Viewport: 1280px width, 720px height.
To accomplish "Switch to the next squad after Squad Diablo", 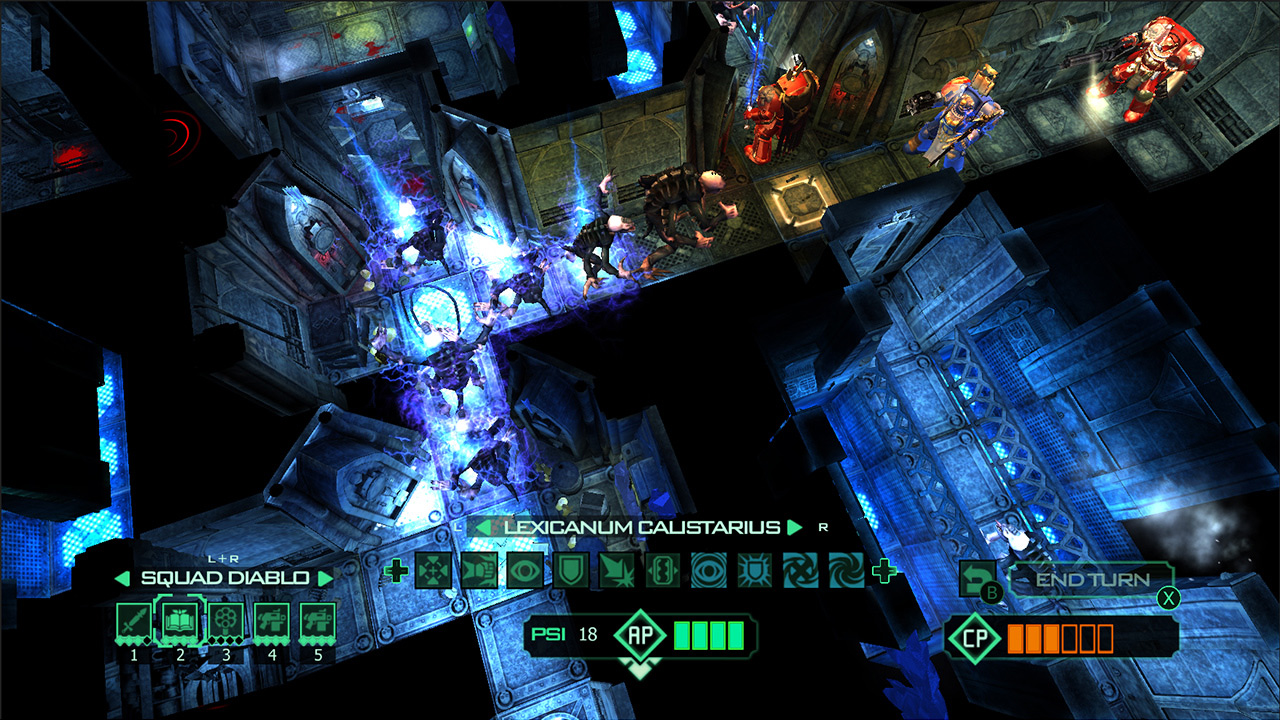I will coord(324,578).
